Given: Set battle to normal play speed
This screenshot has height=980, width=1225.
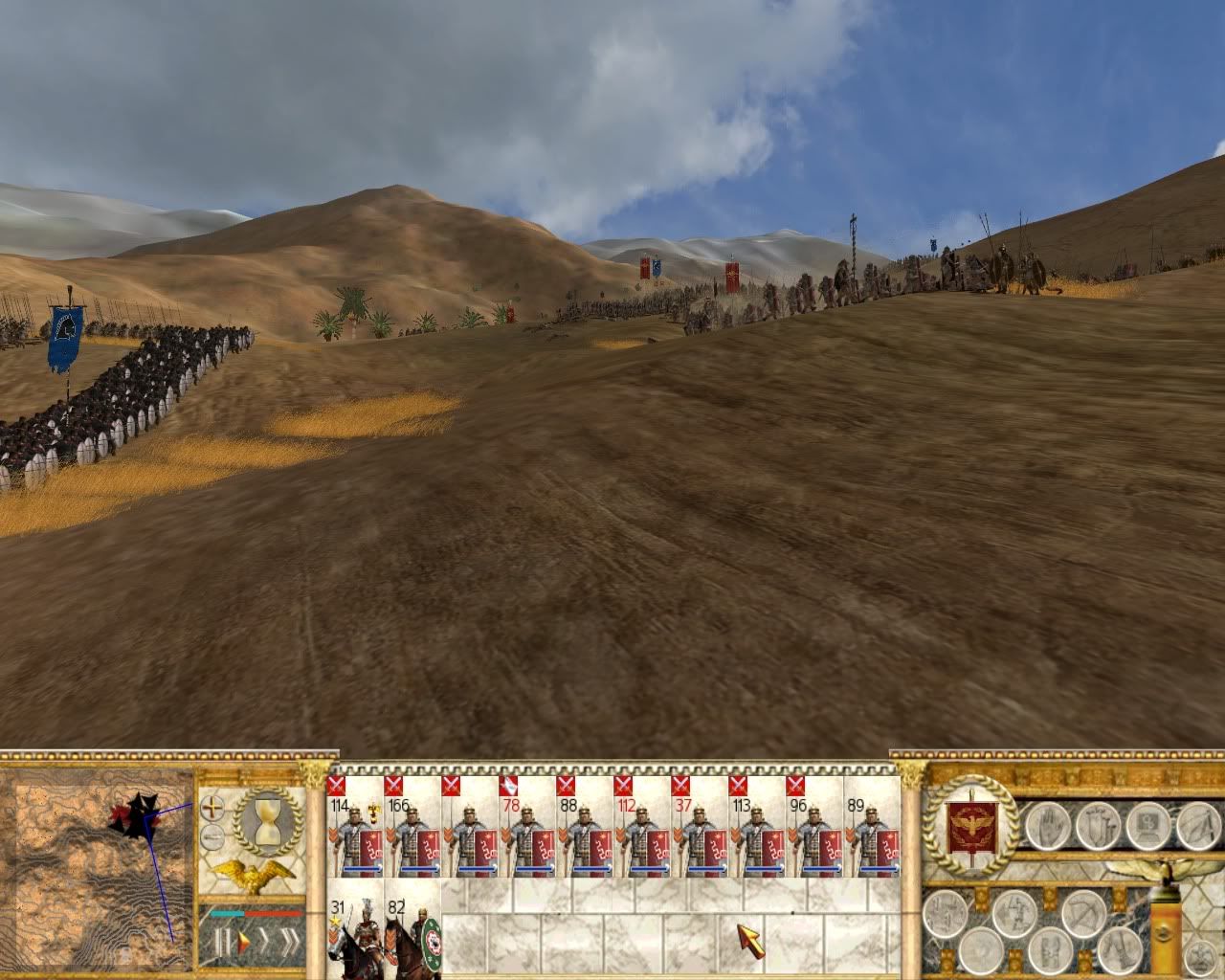Looking at the screenshot, I should [x=241, y=943].
